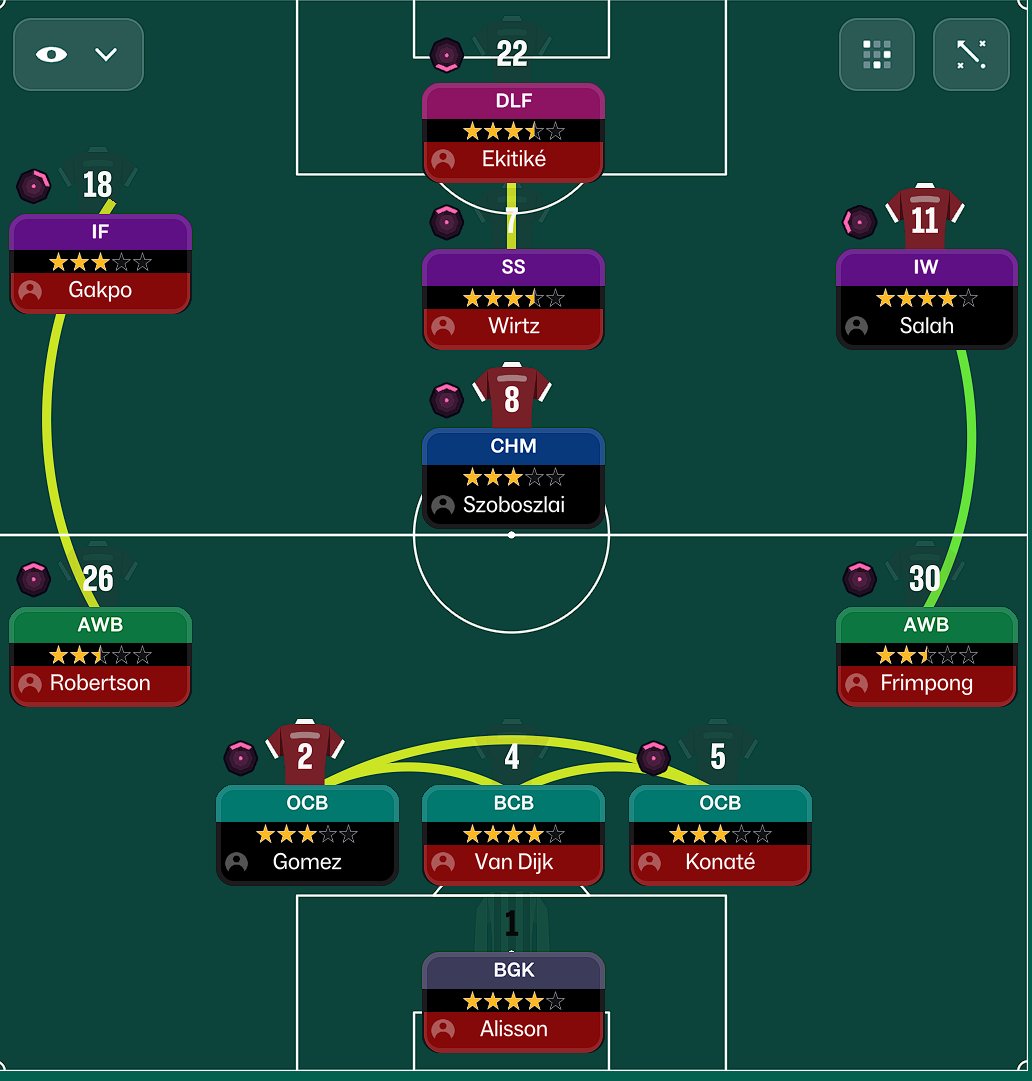Select Konaté's centre-back card
The image size is (1032, 1081).
click(720, 836)
